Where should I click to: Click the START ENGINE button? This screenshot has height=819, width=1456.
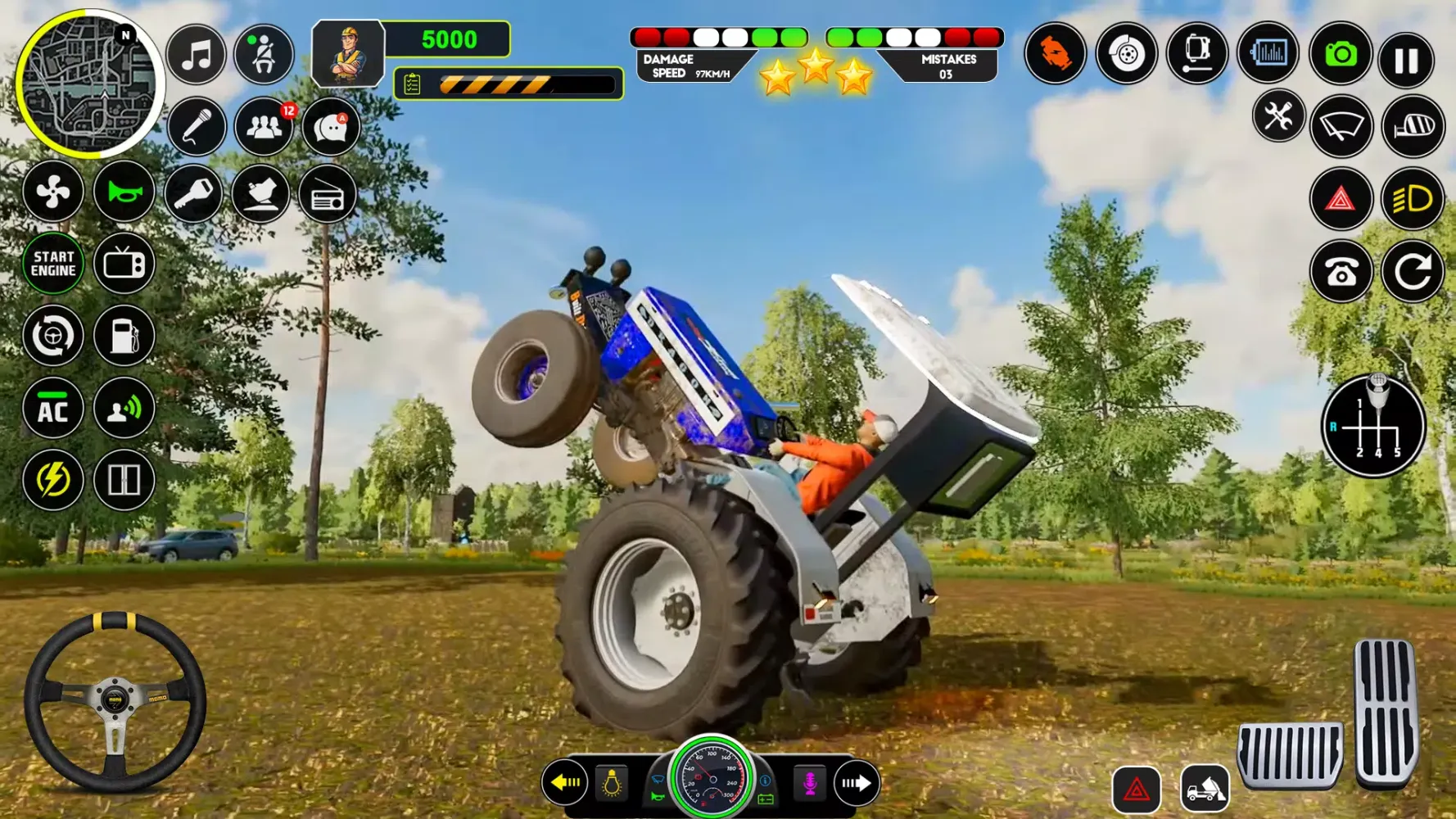53,264
